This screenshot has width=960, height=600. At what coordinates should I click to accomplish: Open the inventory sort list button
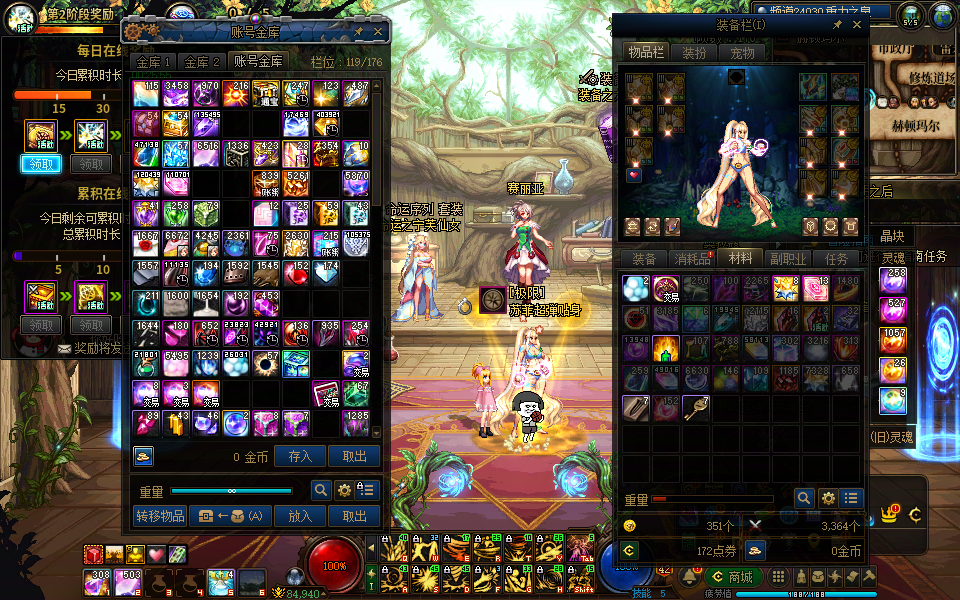click(852, 498)
